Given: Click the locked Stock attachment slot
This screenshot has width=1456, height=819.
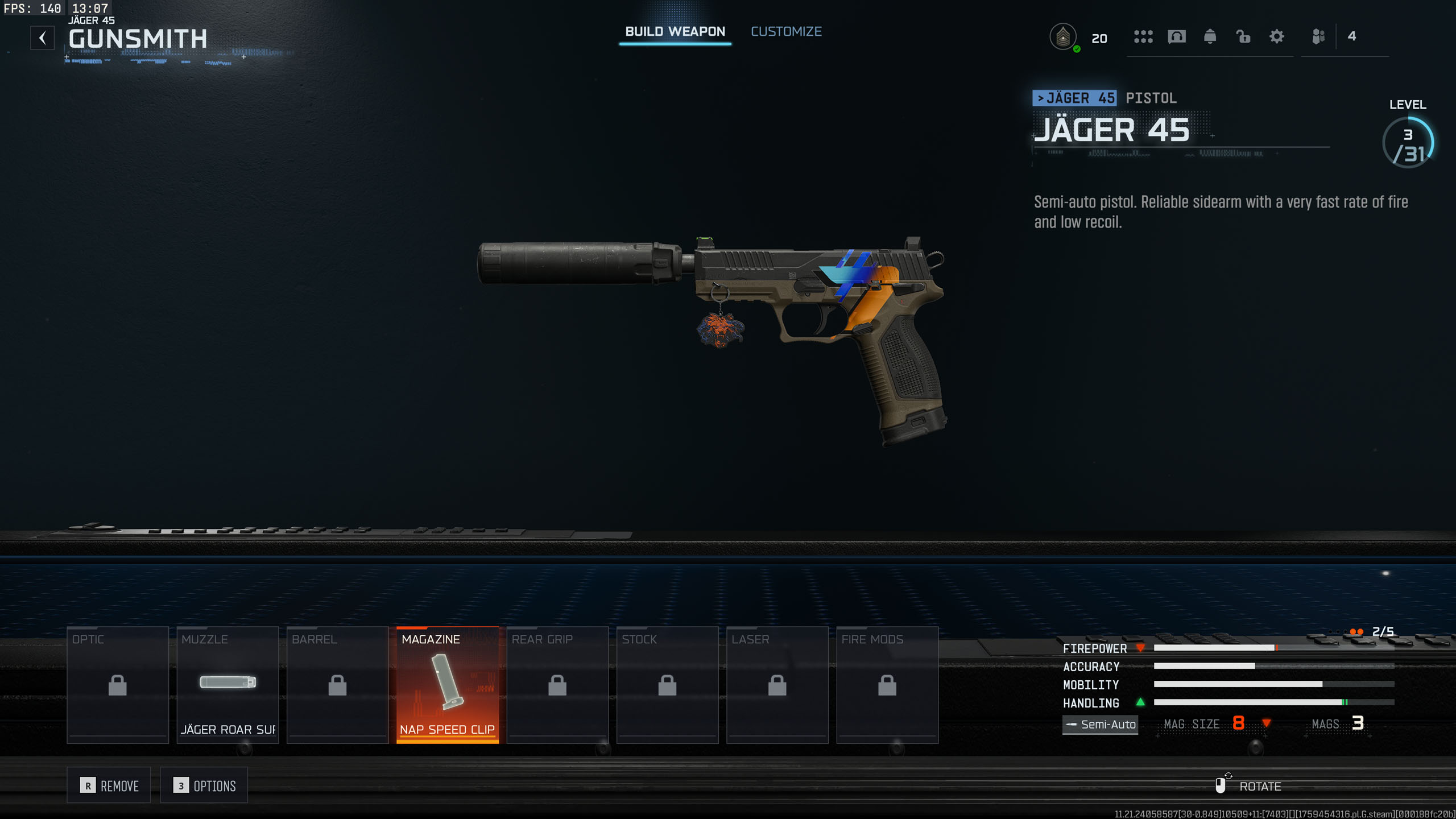Looking at the screenshot, I should (667, 685).
